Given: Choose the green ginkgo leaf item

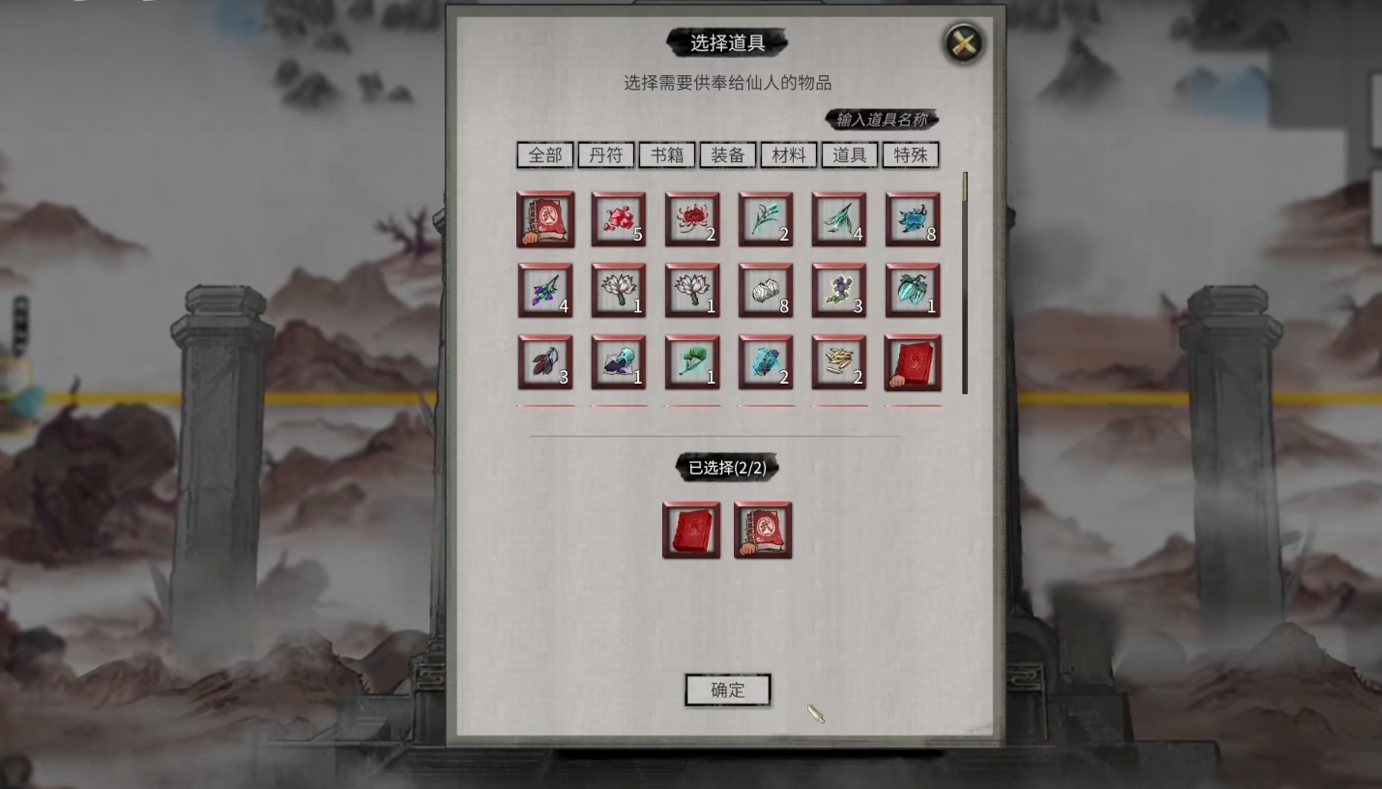Looking at the screenshot, I should pos(692,362).
